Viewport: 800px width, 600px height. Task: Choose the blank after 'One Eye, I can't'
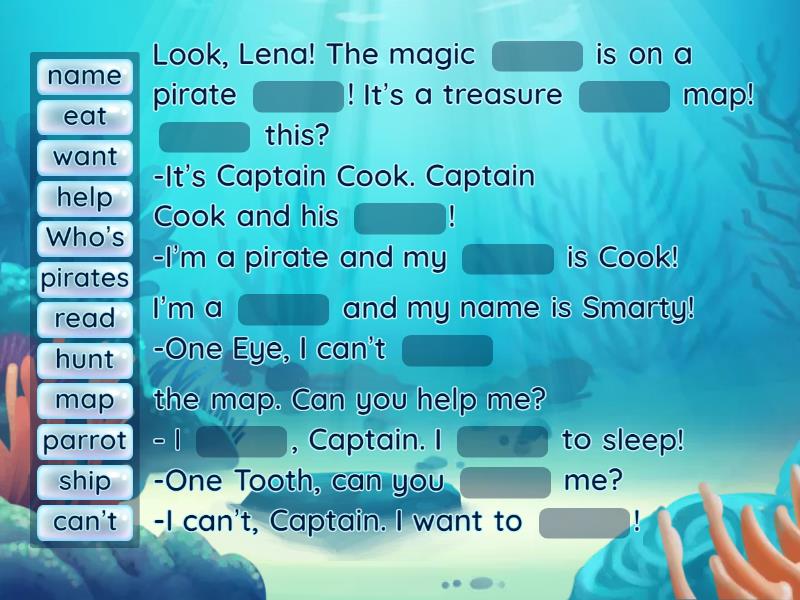pos(447,351)
